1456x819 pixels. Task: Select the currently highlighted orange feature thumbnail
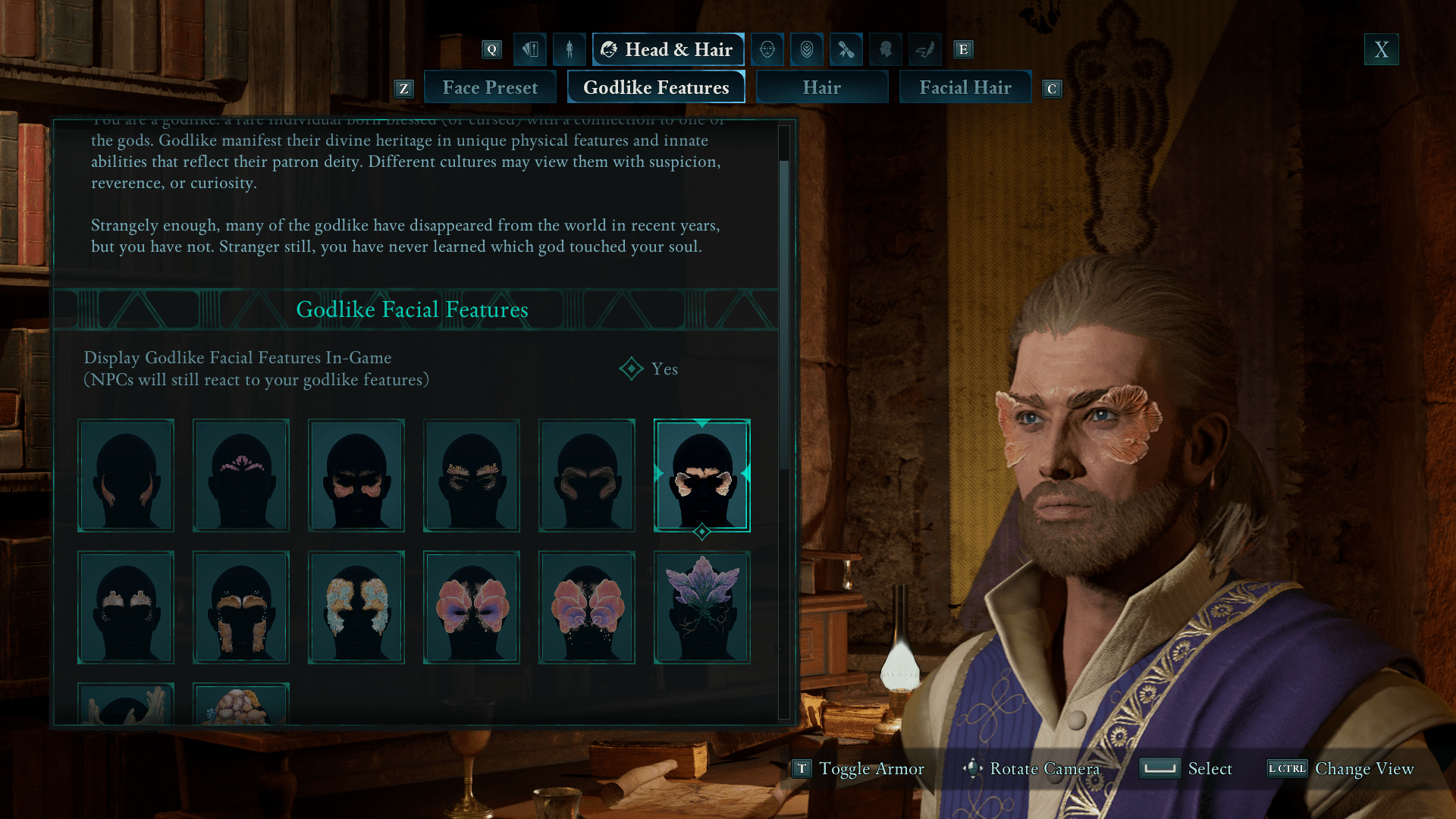701,475
